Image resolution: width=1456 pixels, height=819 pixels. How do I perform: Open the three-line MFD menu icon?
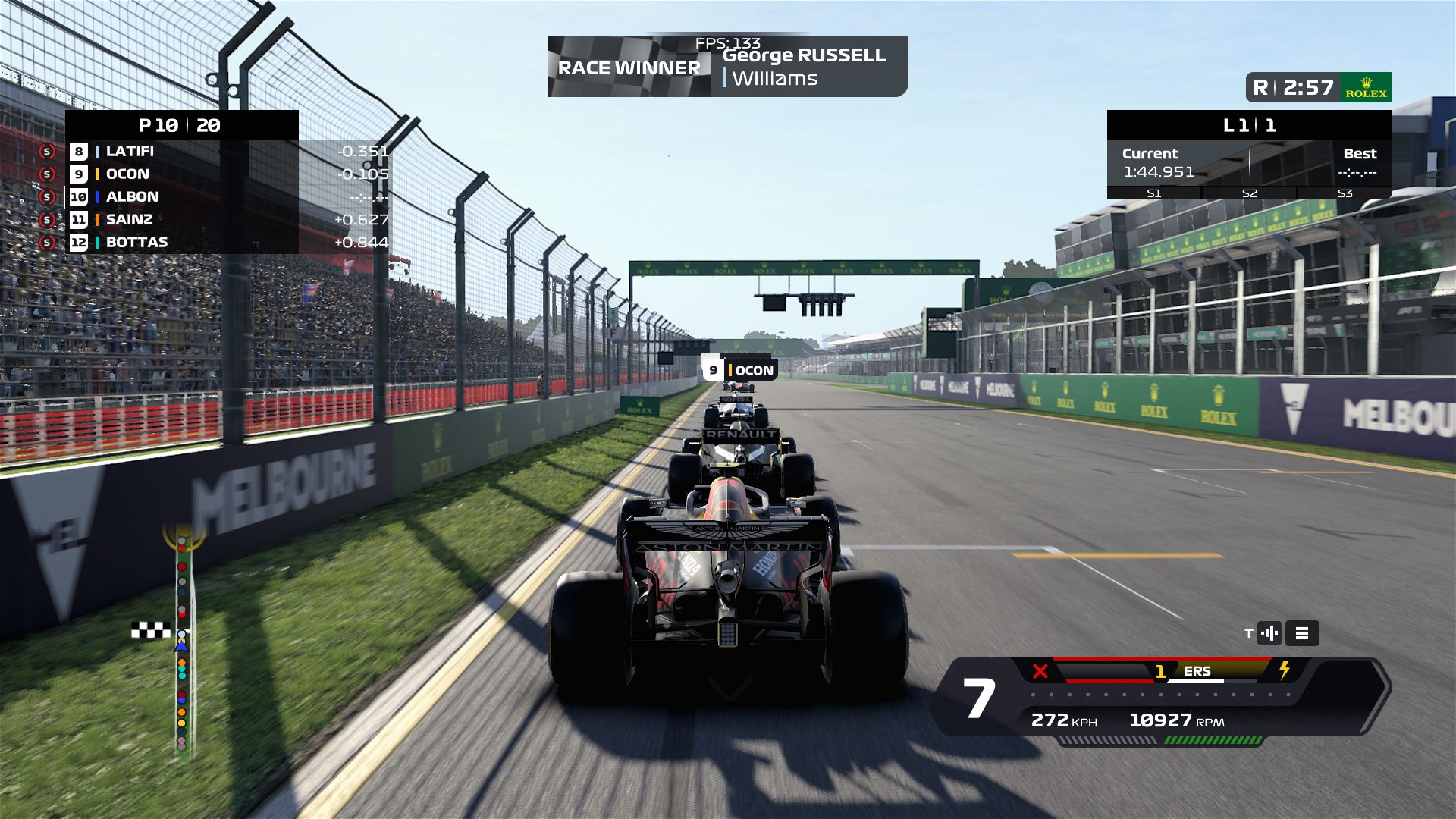[1302, 633]
